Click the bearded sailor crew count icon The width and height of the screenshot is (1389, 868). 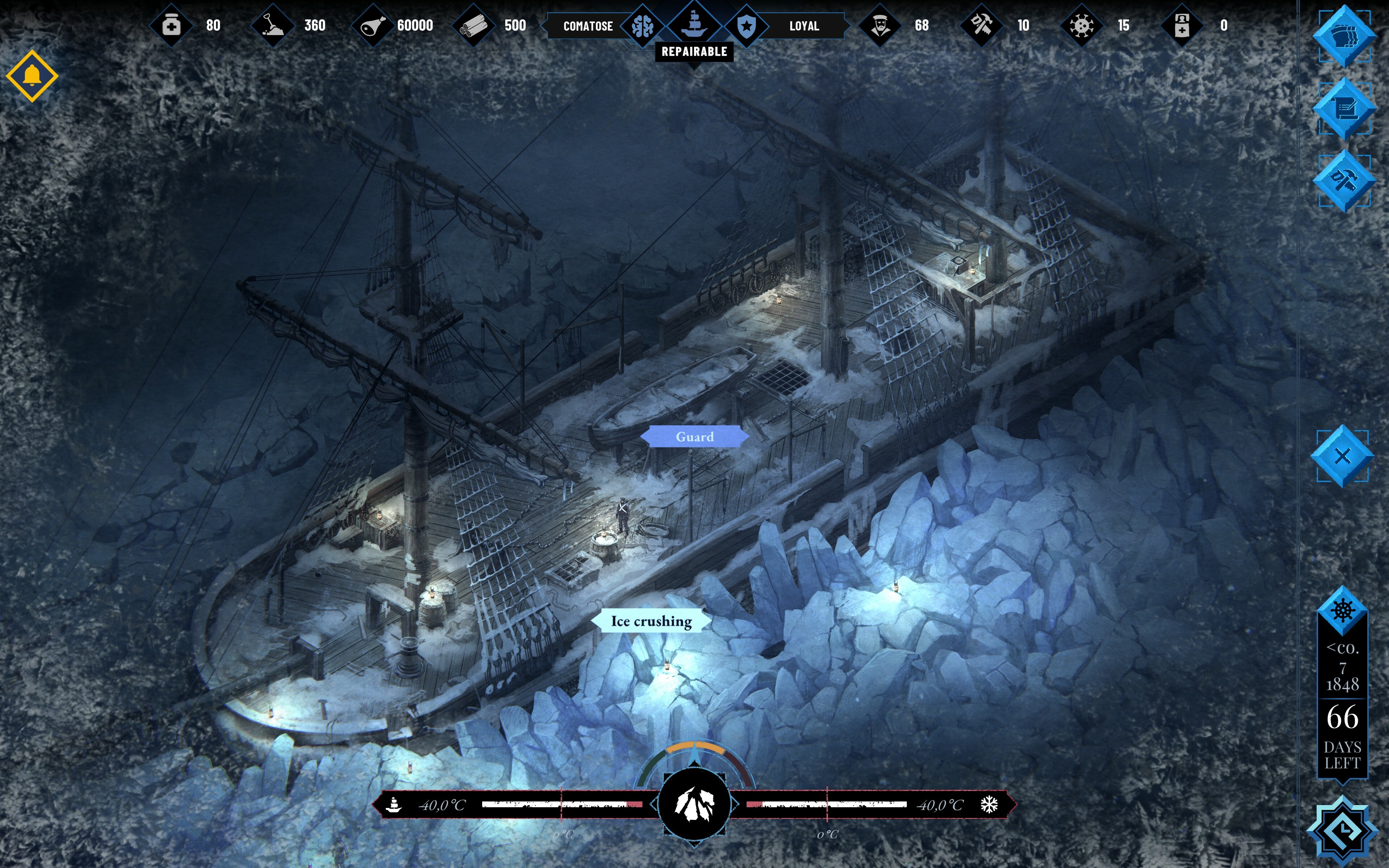880,26
